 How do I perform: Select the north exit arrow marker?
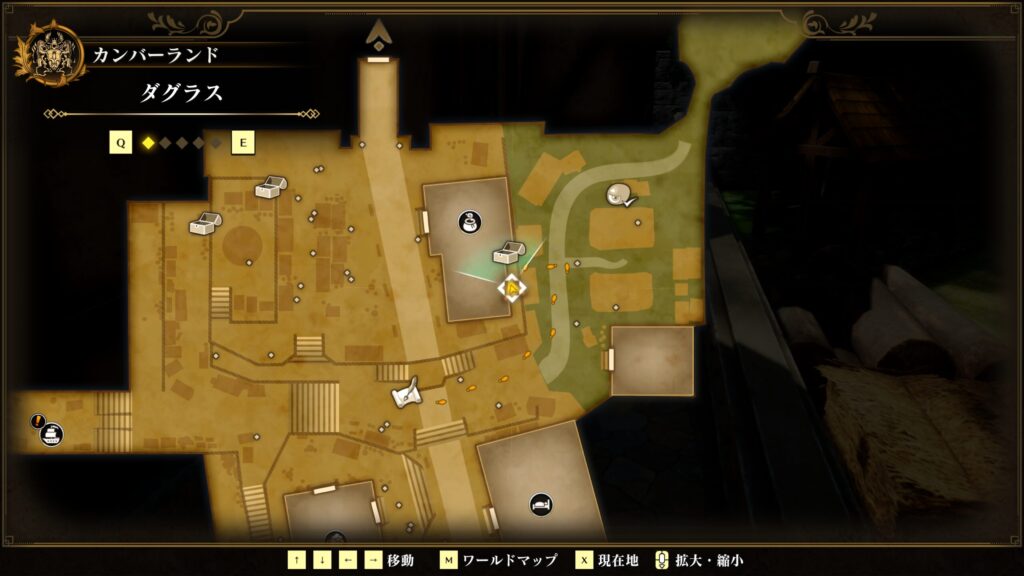378,36
